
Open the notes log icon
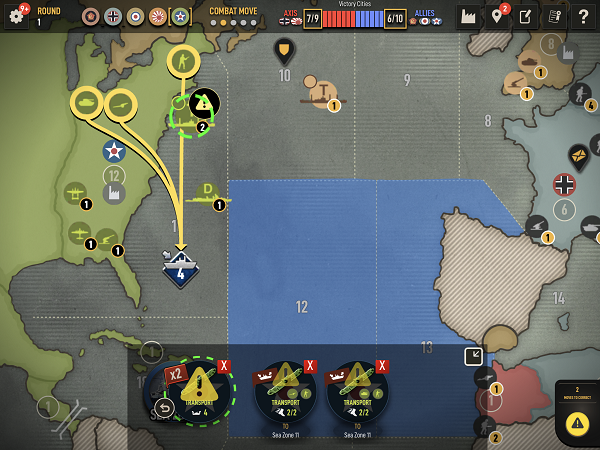tap(554, 16)
